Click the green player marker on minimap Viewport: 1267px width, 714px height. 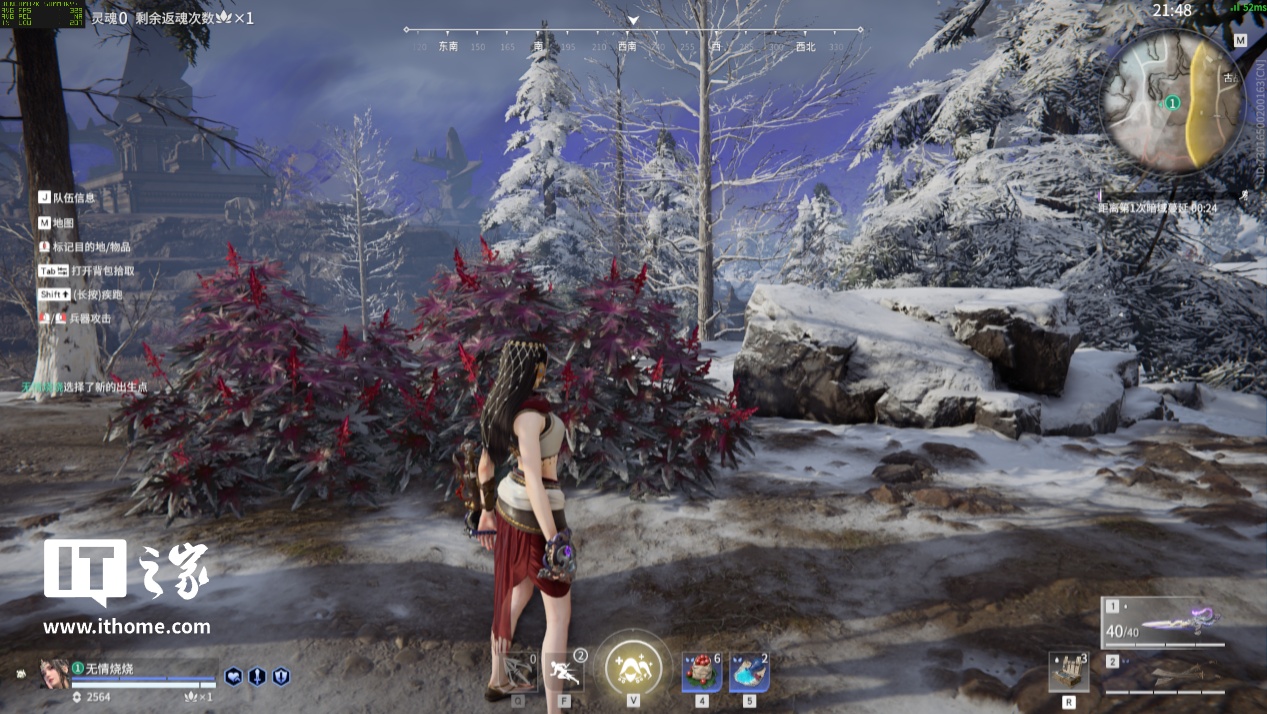(1172, 102)
